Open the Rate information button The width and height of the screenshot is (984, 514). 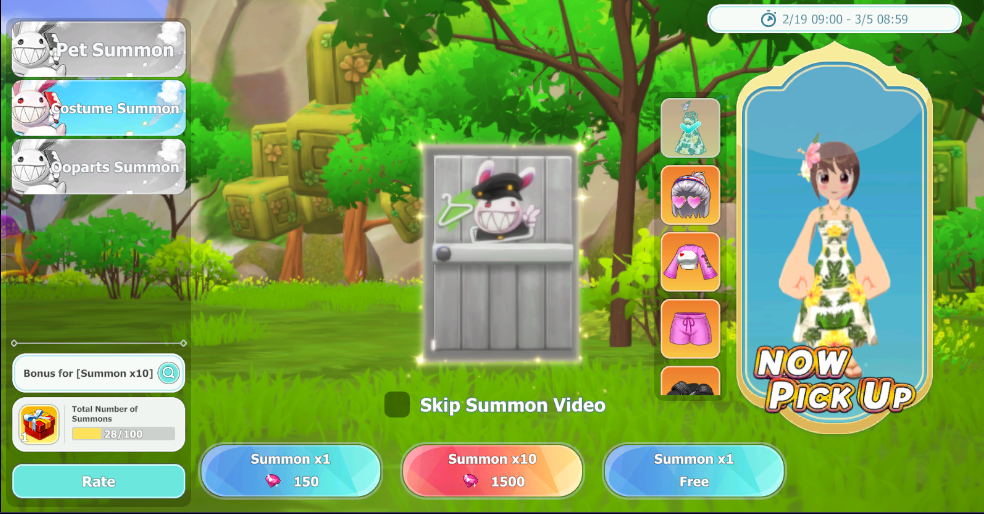click(x=99, y=481)
